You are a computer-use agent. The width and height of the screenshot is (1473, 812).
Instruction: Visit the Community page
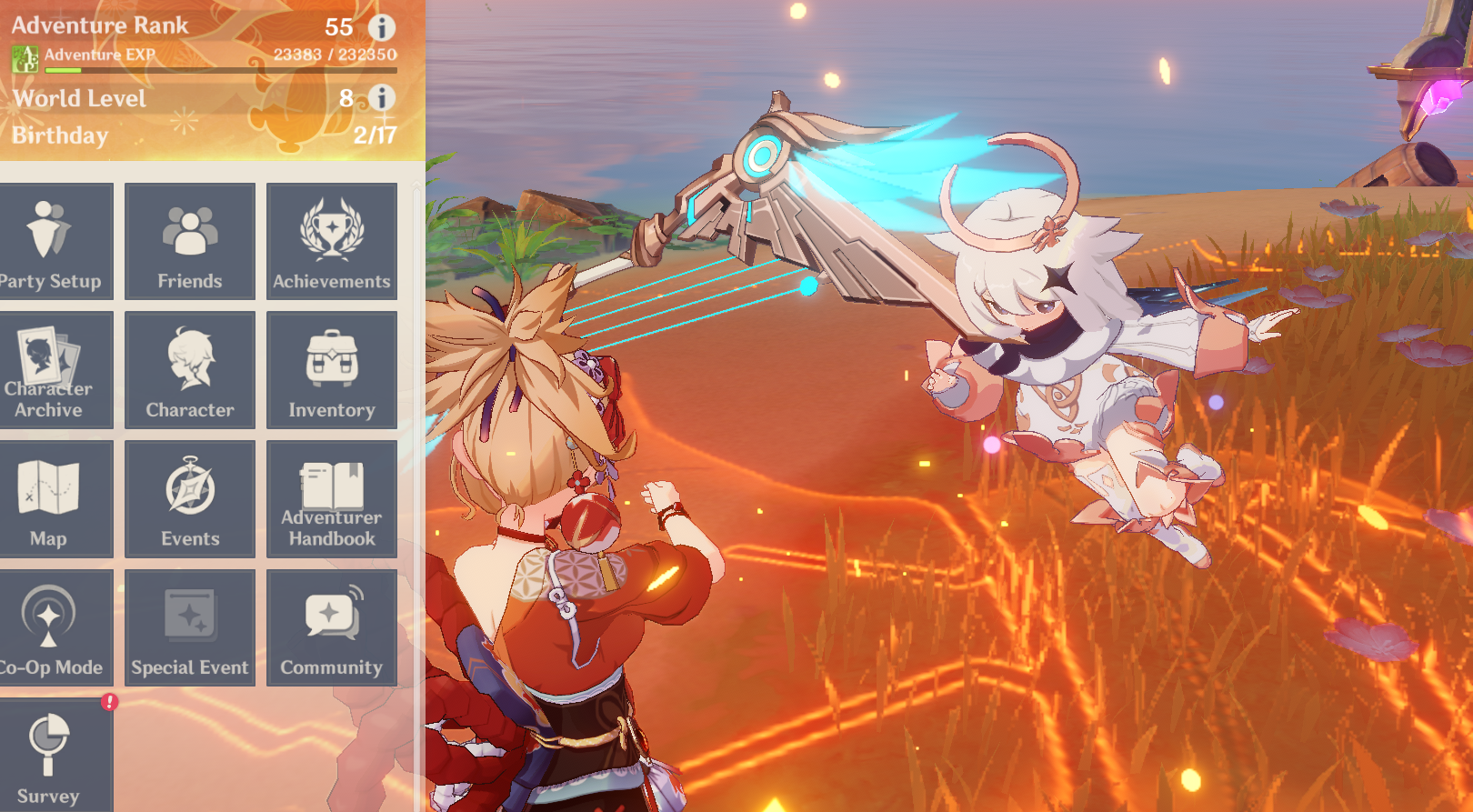[332, 628]
